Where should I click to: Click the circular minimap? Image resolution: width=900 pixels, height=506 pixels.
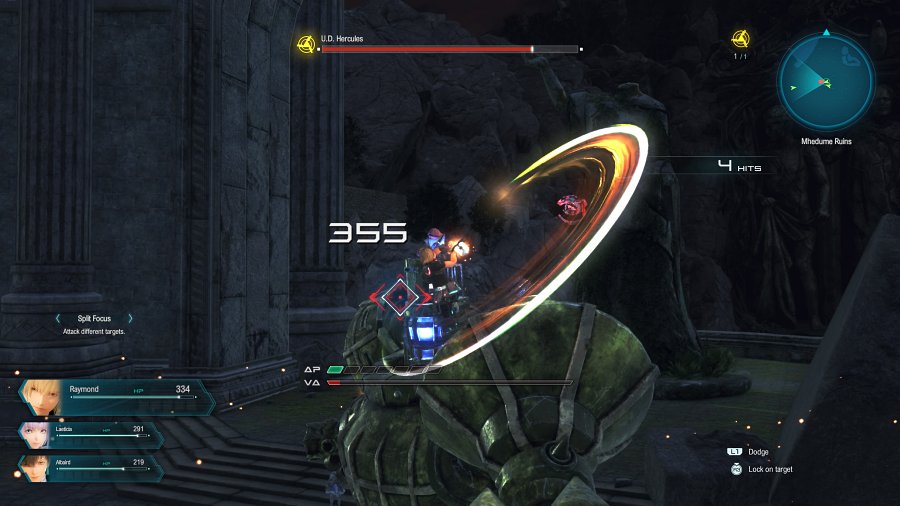(826, 80)
